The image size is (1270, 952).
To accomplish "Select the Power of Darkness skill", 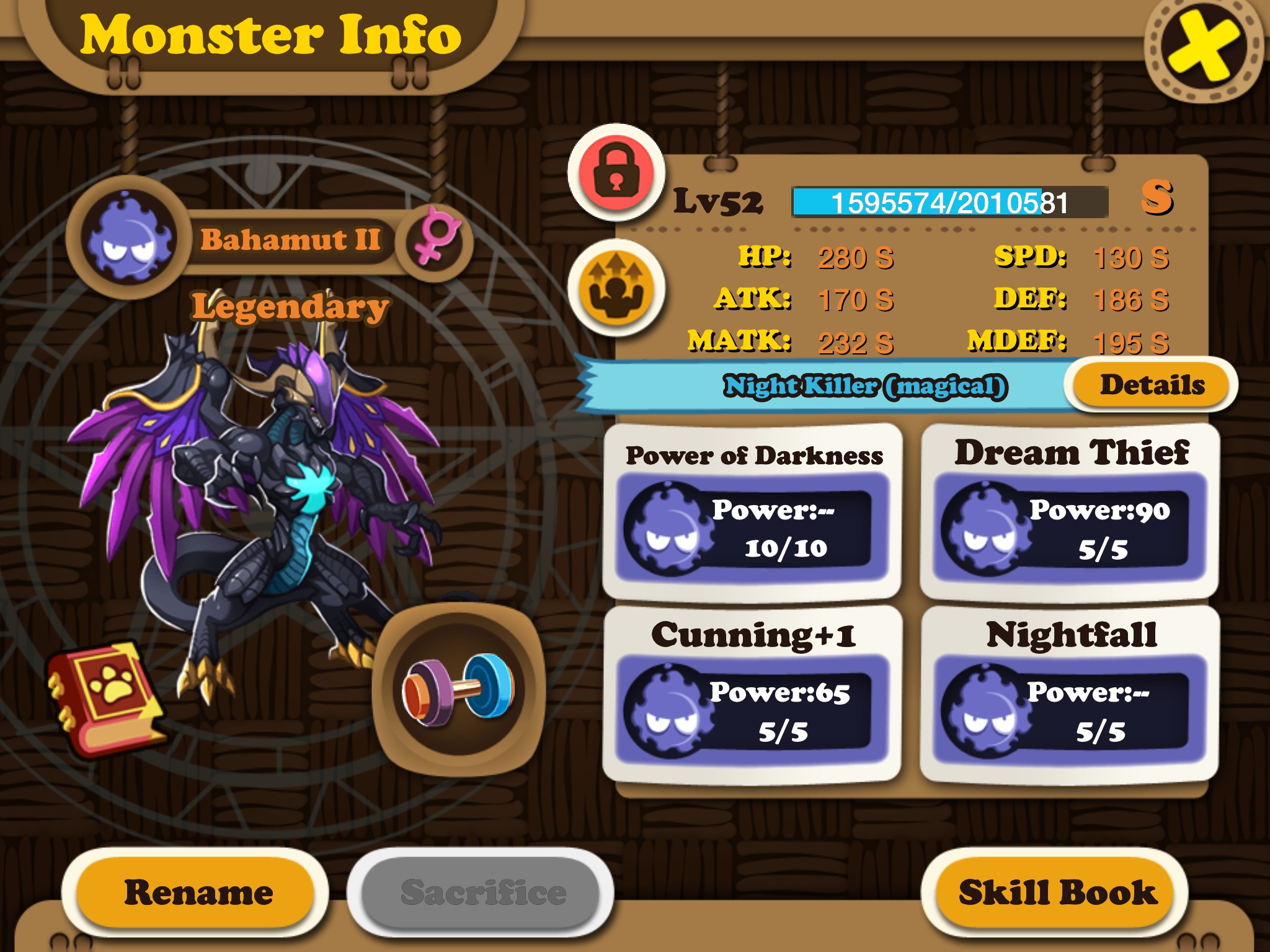I will coord(752,512).
